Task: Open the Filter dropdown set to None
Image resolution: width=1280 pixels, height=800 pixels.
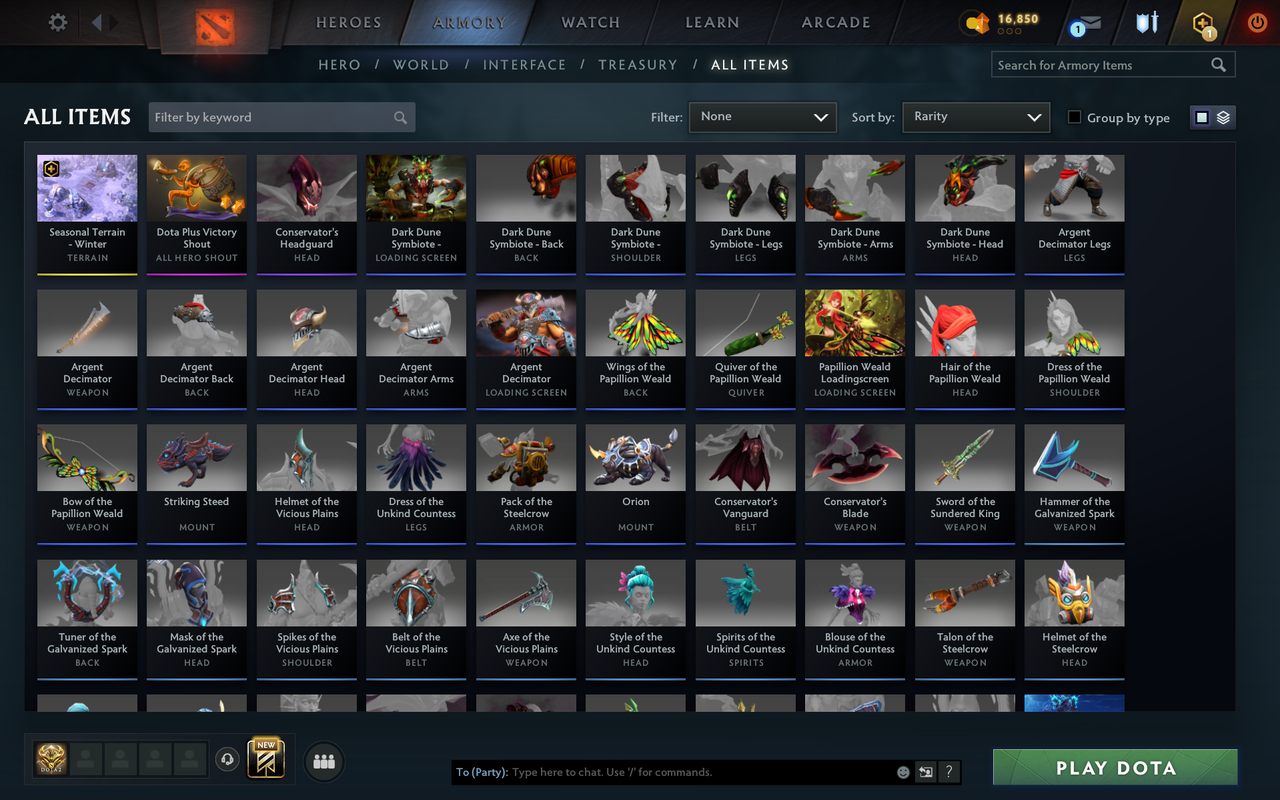Action: pos(762,117)
